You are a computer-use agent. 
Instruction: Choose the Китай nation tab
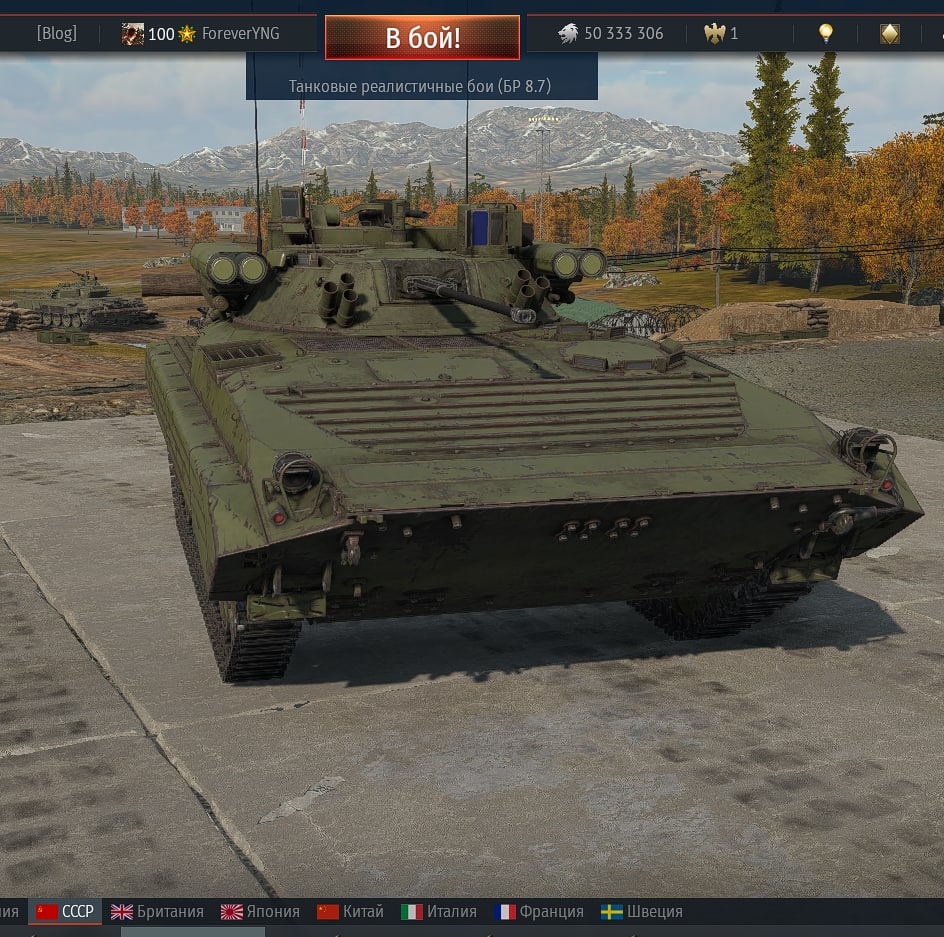[x=350, y=911]
